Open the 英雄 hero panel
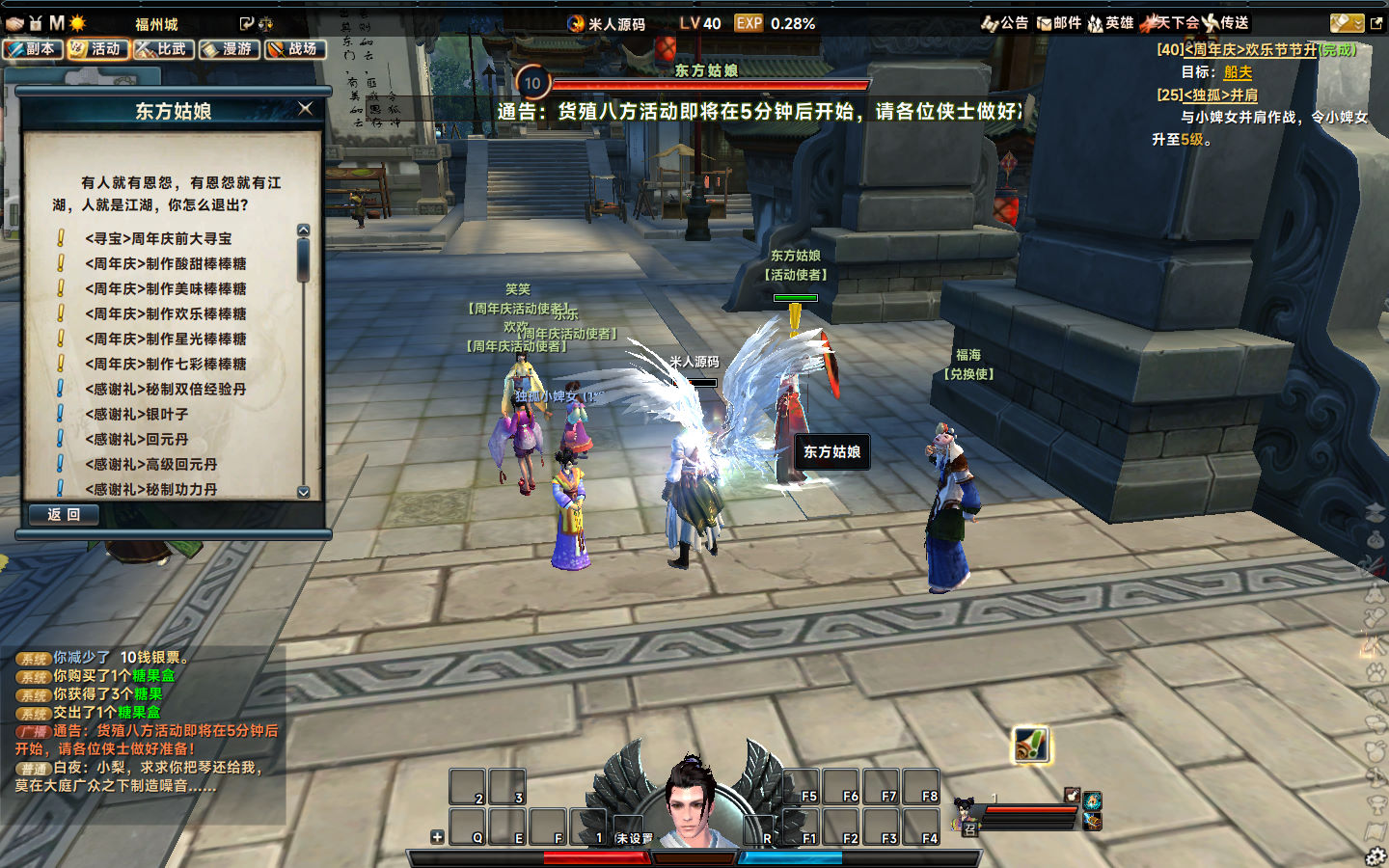 click(x=1110, y=23)
